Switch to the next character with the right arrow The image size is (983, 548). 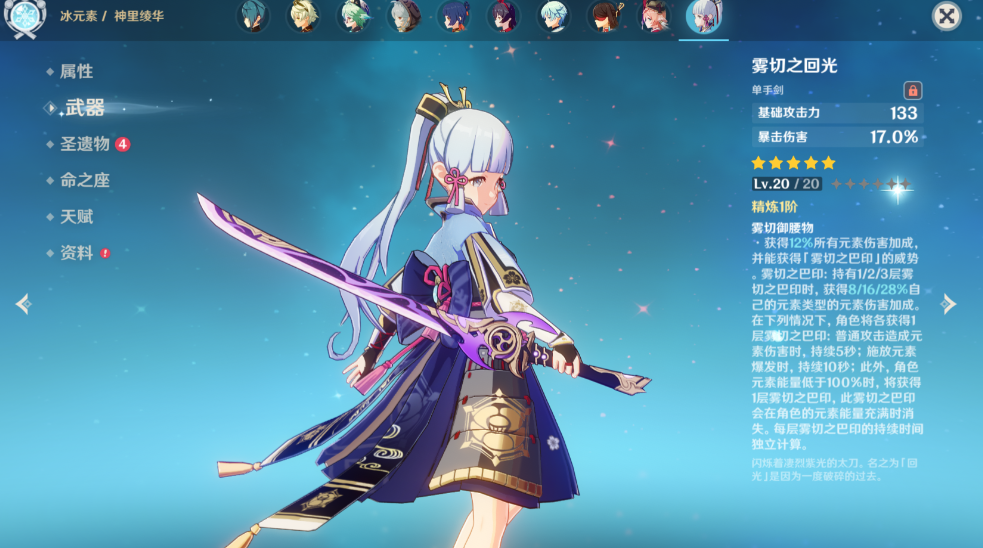tap(949, 304)
